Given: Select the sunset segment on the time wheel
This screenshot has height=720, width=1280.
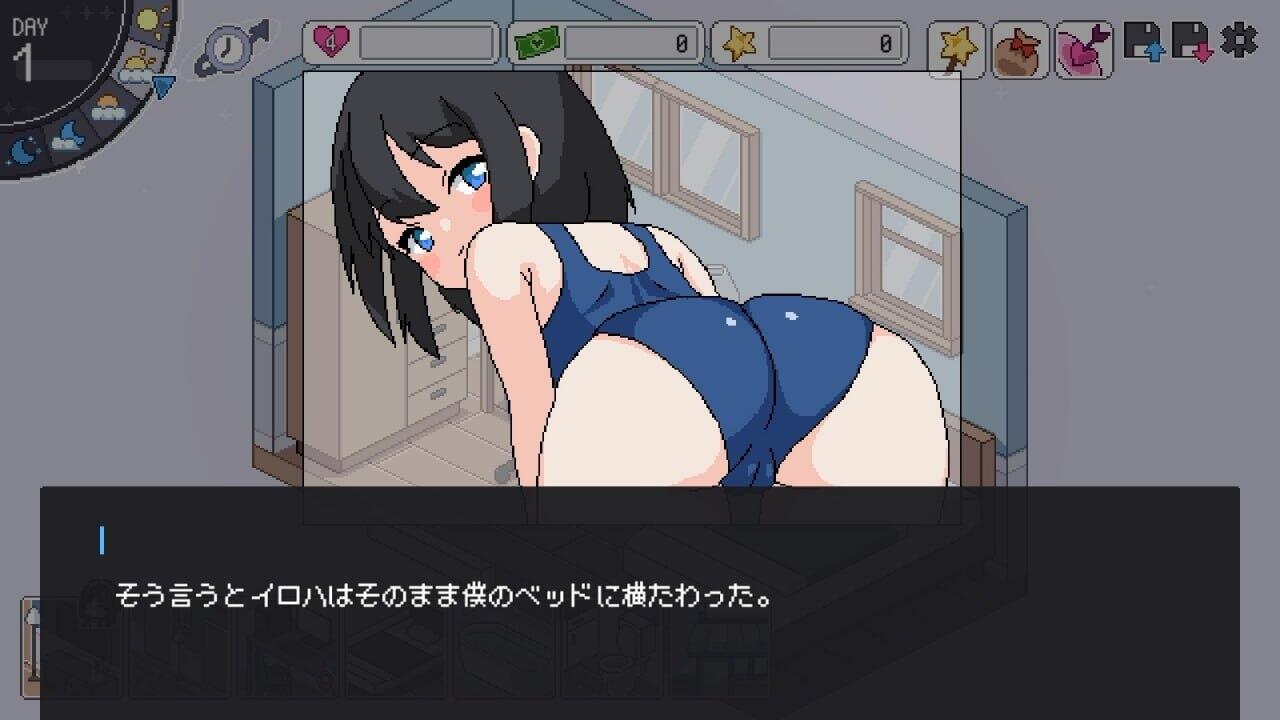Looking at the screenshot, I should (x=106, y=107).
